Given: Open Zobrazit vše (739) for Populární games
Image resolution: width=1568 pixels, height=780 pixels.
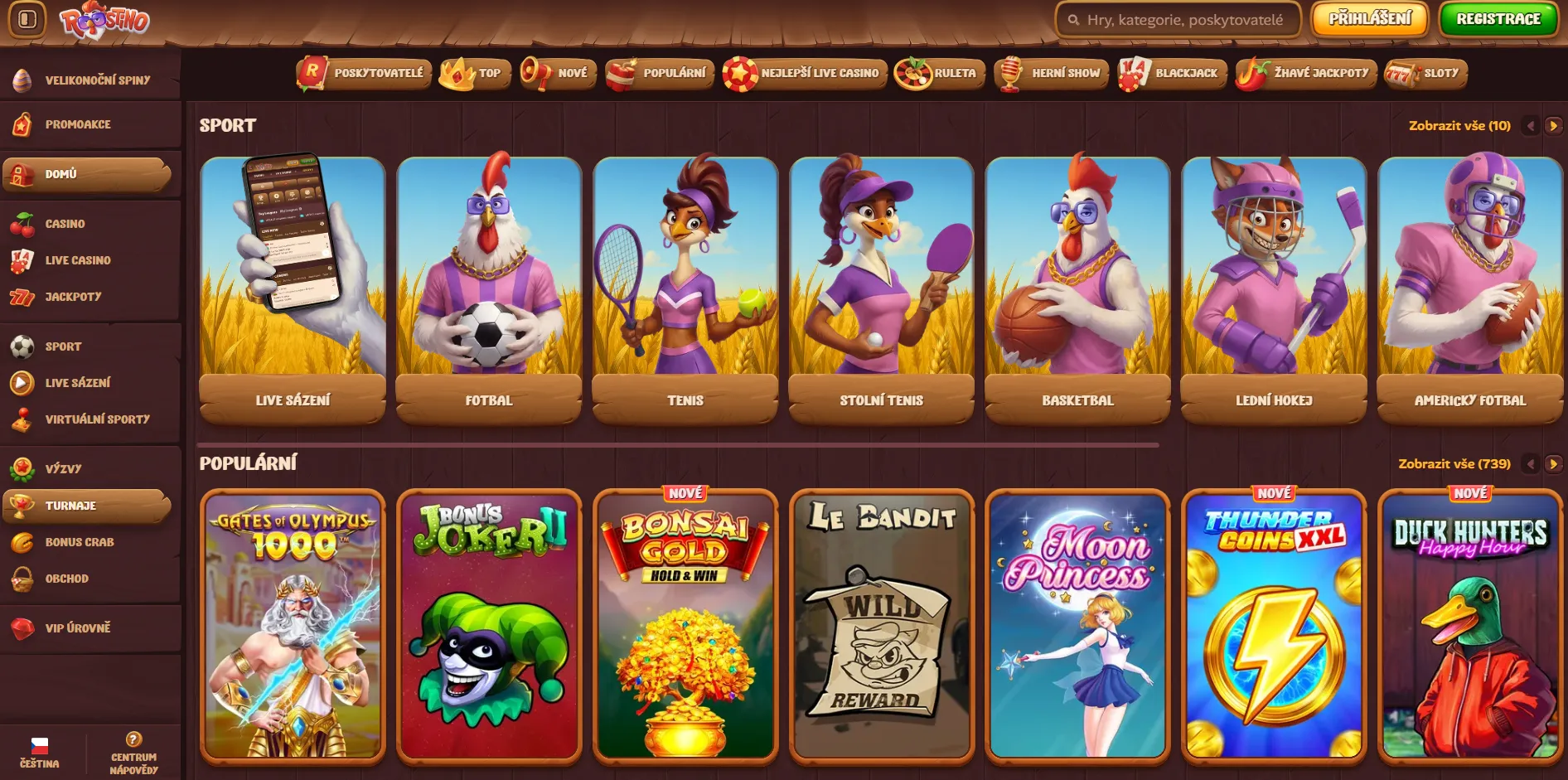Looking at the screenshot, I should [x=1455, y=464].
